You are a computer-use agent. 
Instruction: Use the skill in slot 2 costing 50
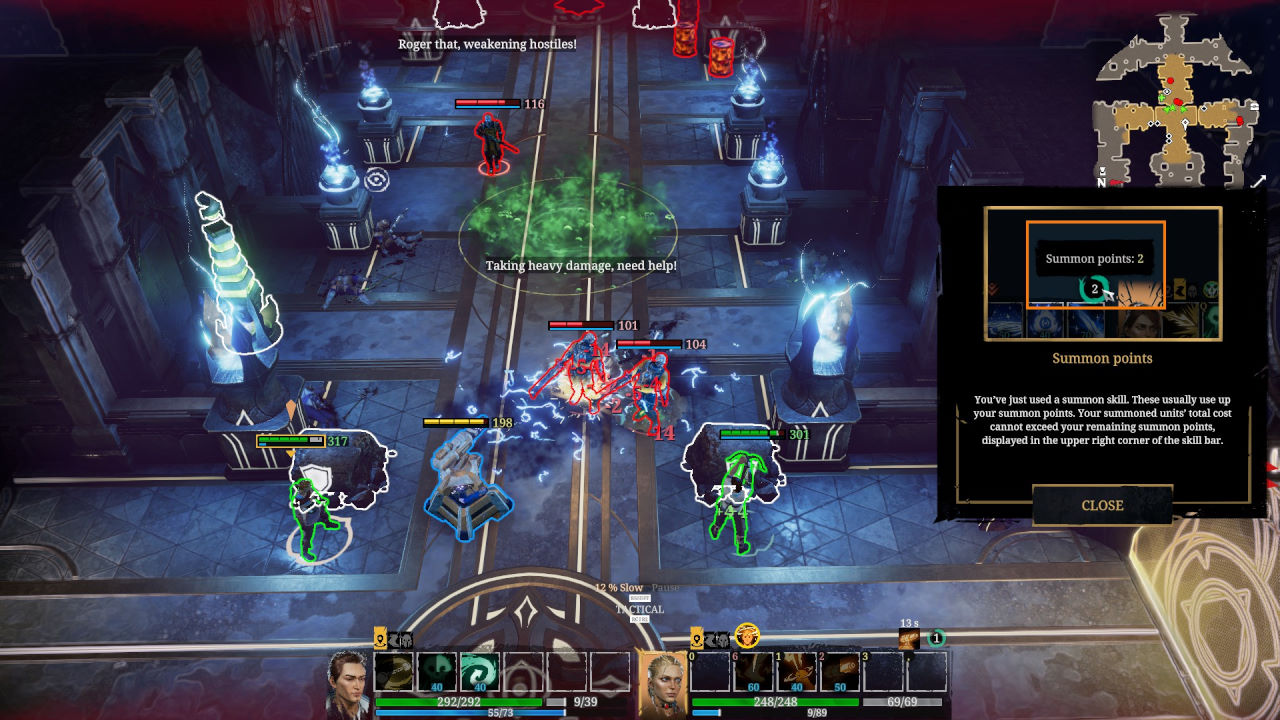click(x=841, y=672)
